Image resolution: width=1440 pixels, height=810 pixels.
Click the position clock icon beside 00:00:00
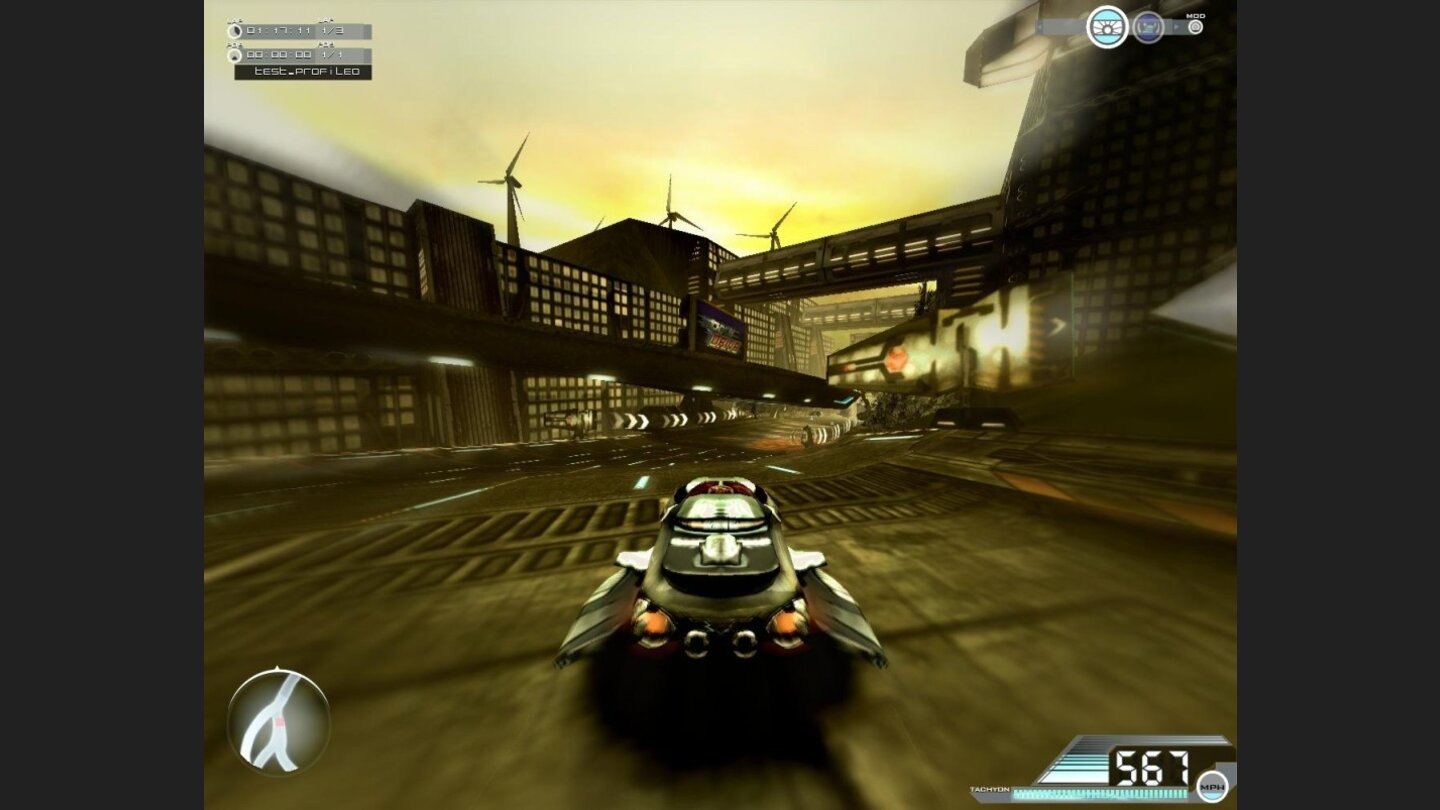pos(235,56)
